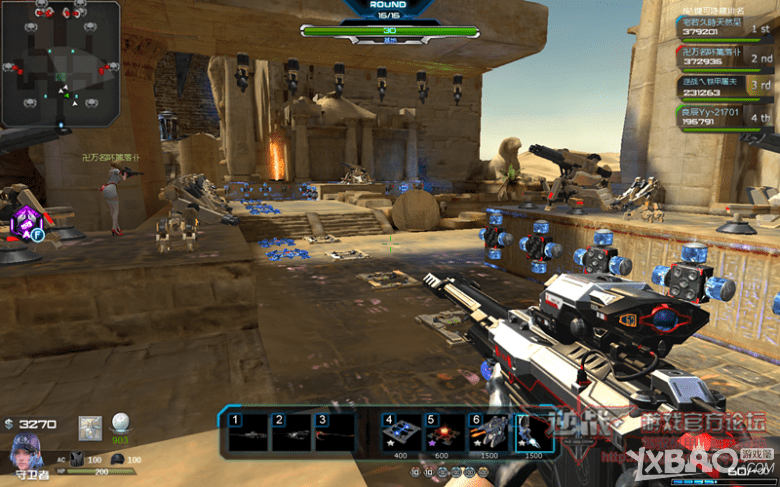Viewport: 780px width, 487px height.
Task: Select the 1st place player row
Action: pos(727,26)
